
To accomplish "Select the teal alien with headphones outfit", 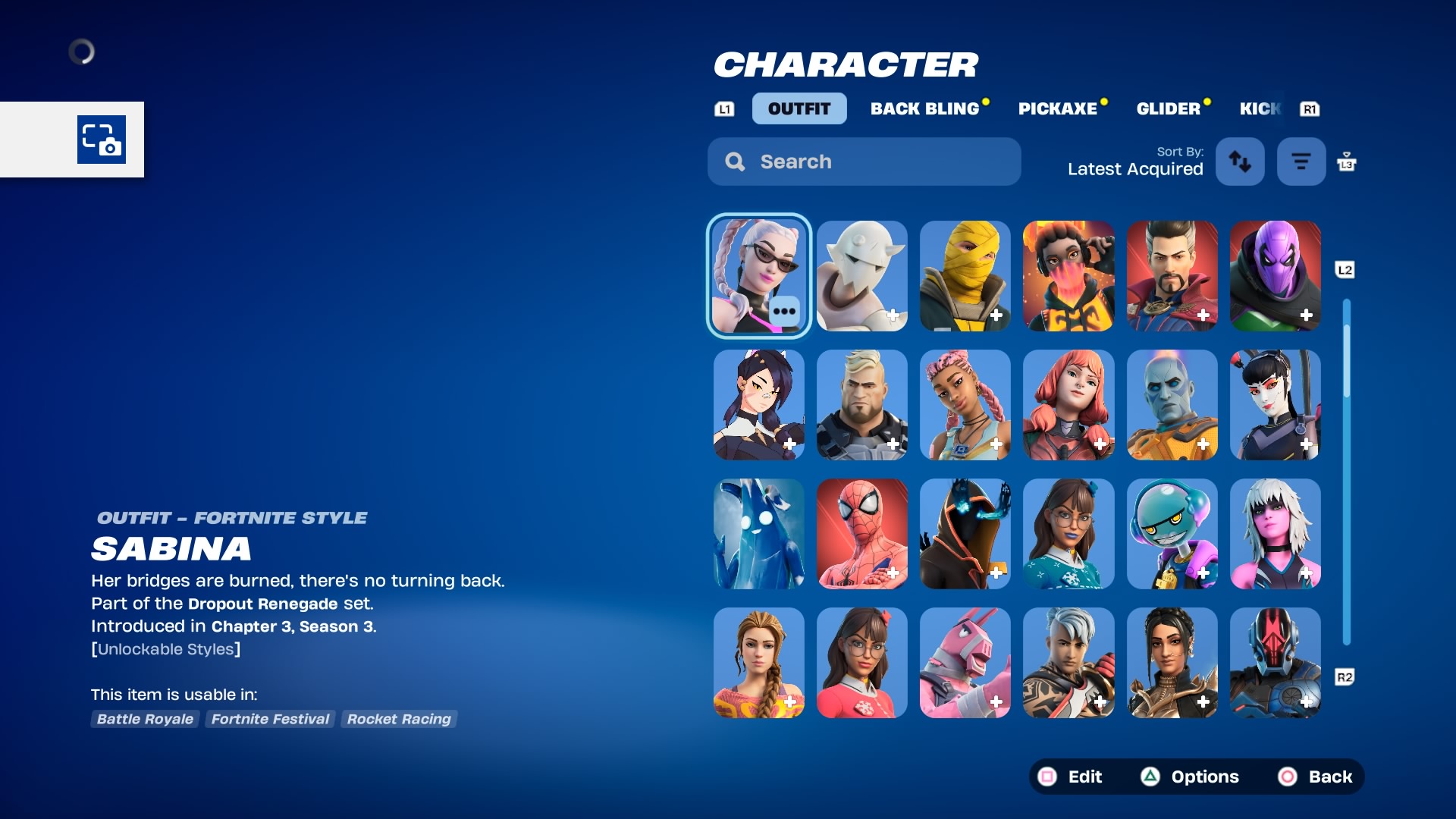I will [1172, 534].
